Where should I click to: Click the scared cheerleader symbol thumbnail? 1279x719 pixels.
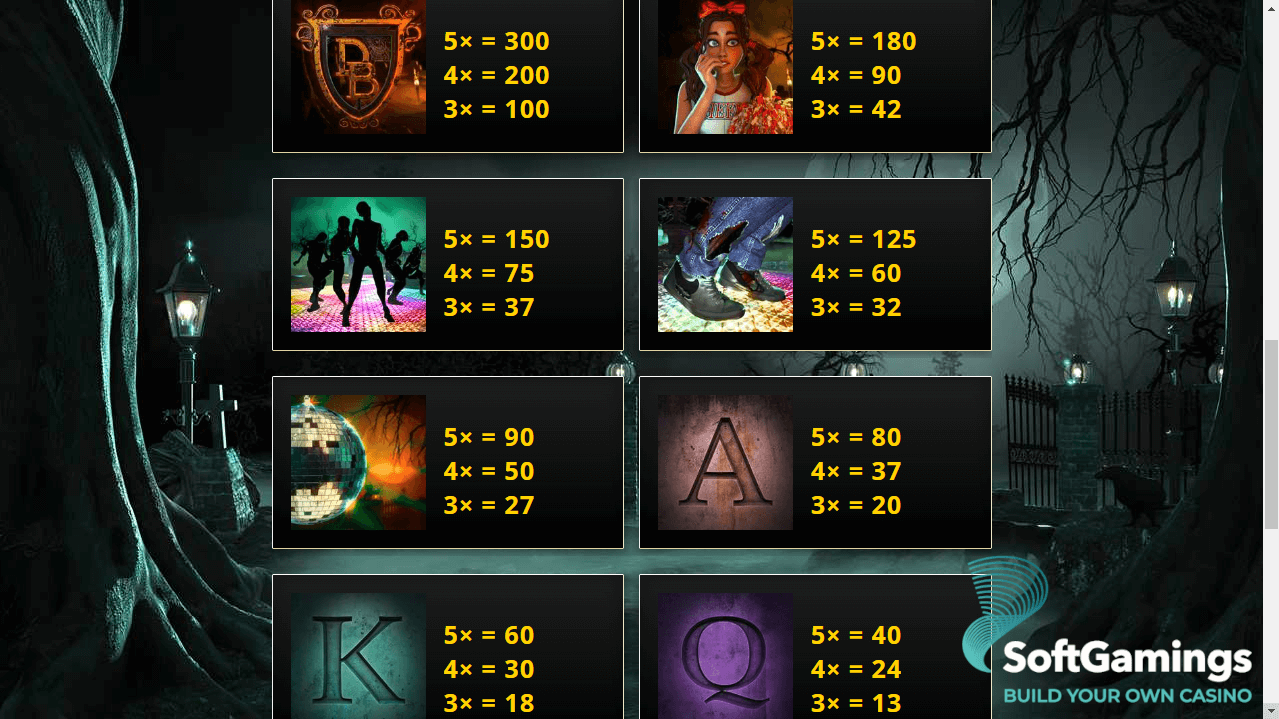pos(725,67)
